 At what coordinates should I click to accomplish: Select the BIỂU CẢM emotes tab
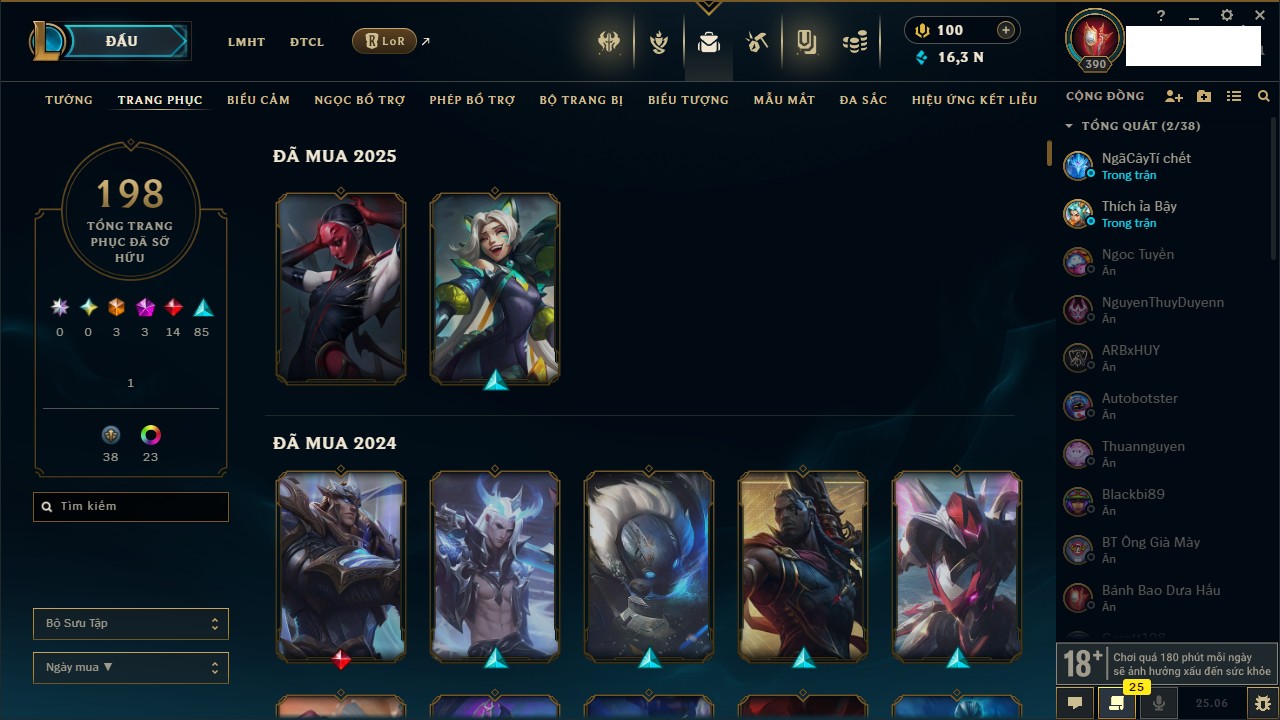(x=258, y=100)
